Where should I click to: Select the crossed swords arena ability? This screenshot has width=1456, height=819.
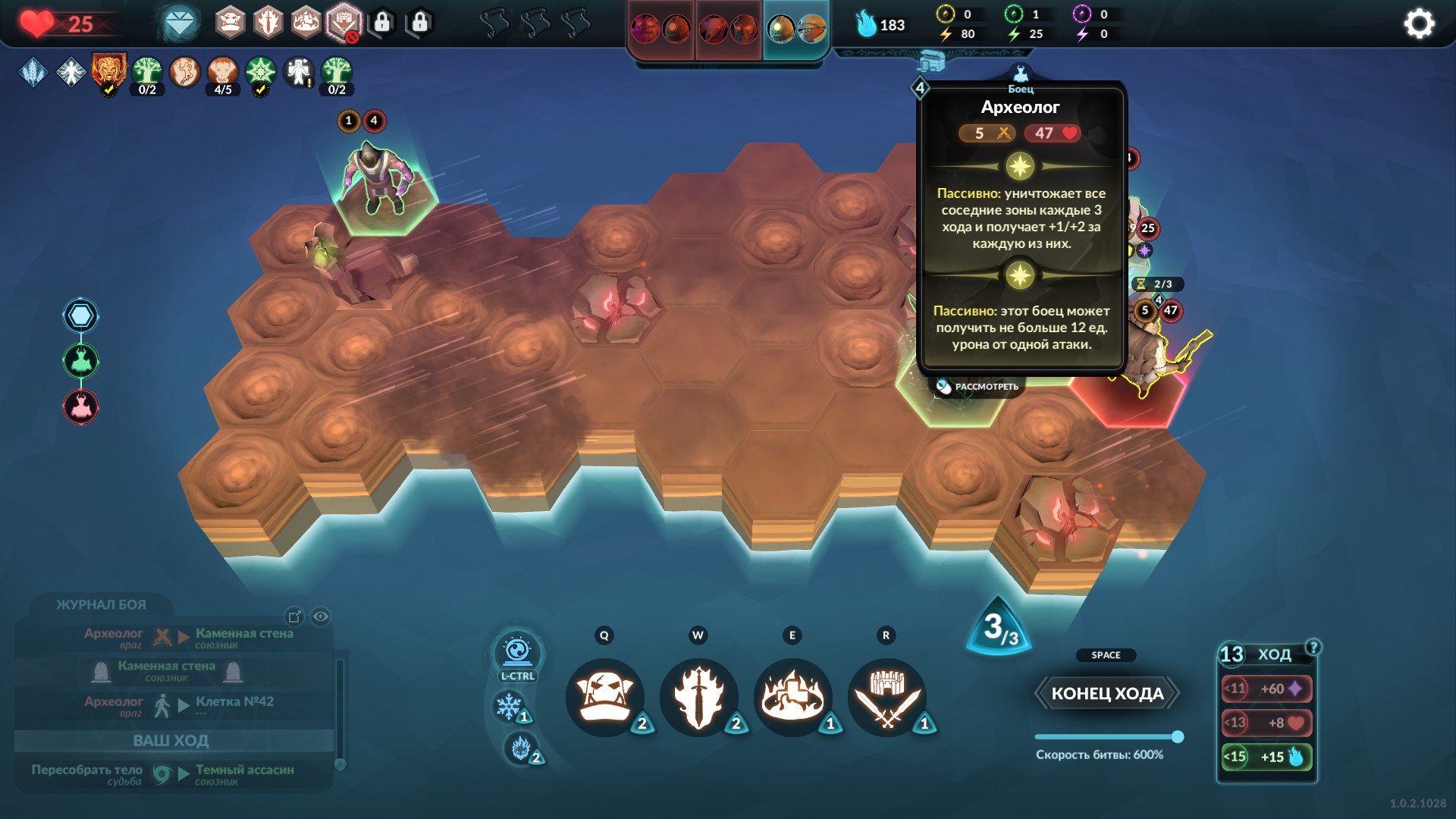click(x=886, y=696)
